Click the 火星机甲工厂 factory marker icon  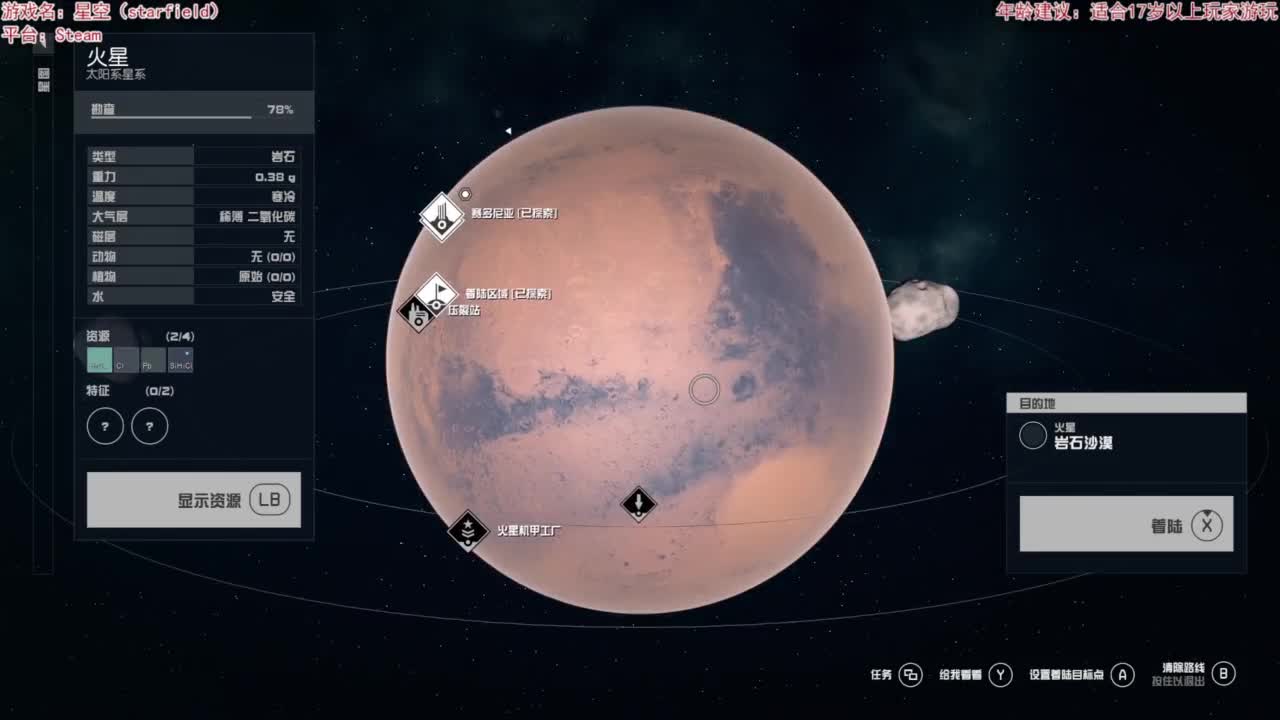(466, 531)
